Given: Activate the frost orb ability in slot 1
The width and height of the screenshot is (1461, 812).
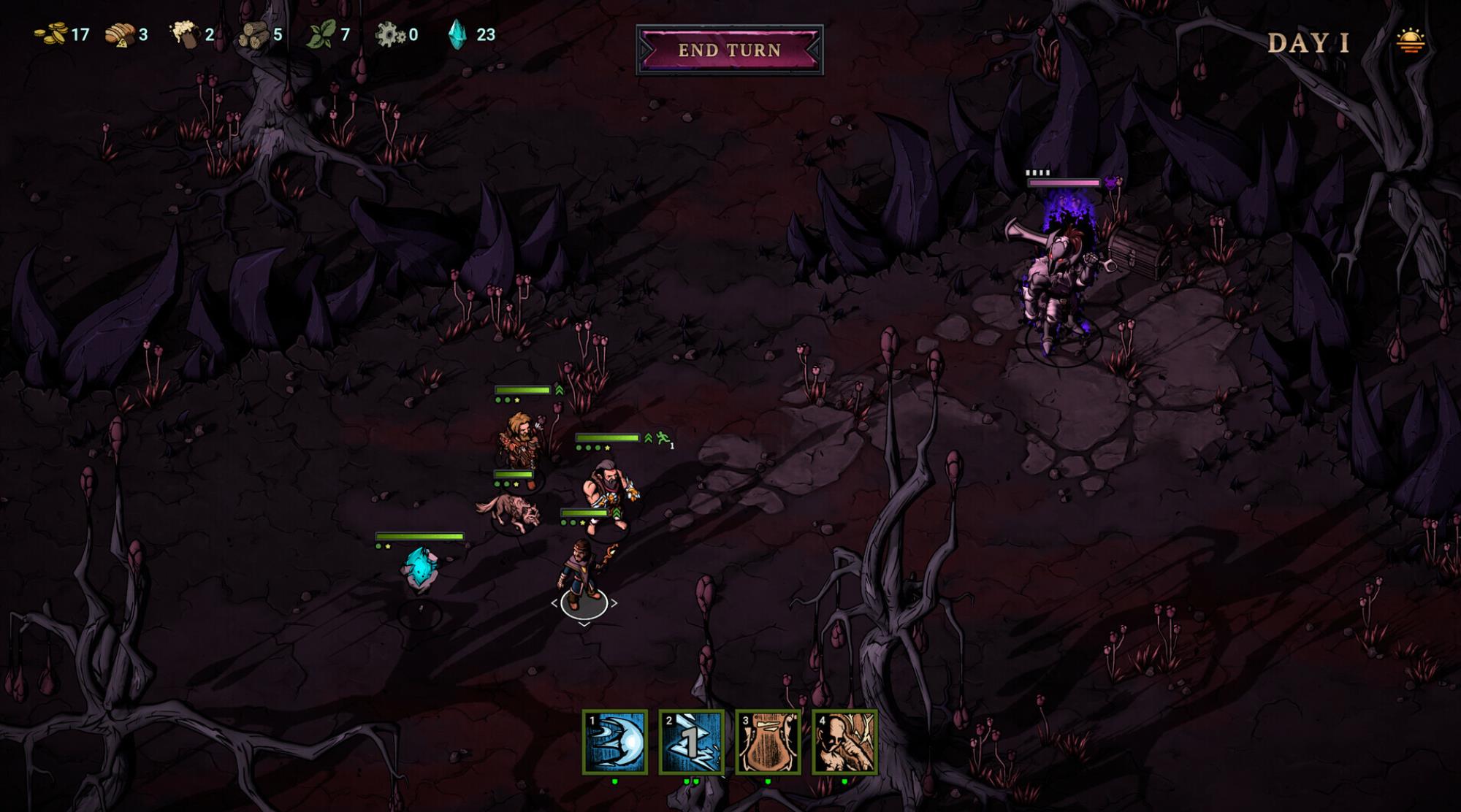Looking at the screenshot, I should pyautogui.click(x=615, y=742).
